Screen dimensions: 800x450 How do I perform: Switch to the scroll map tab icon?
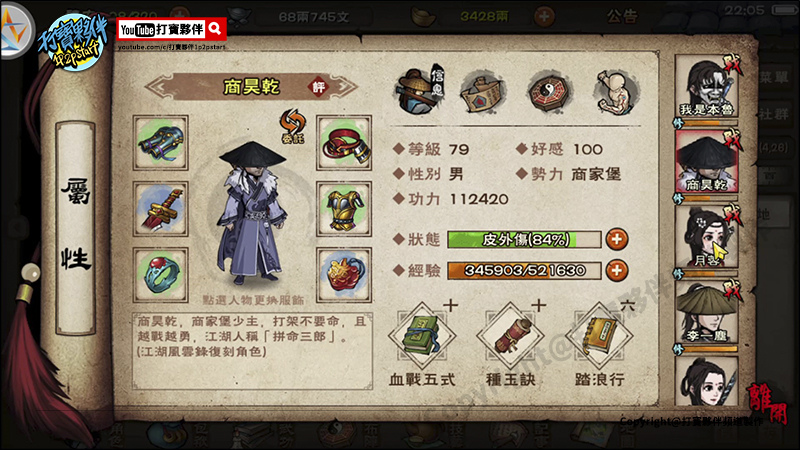[x=480, y=92]
